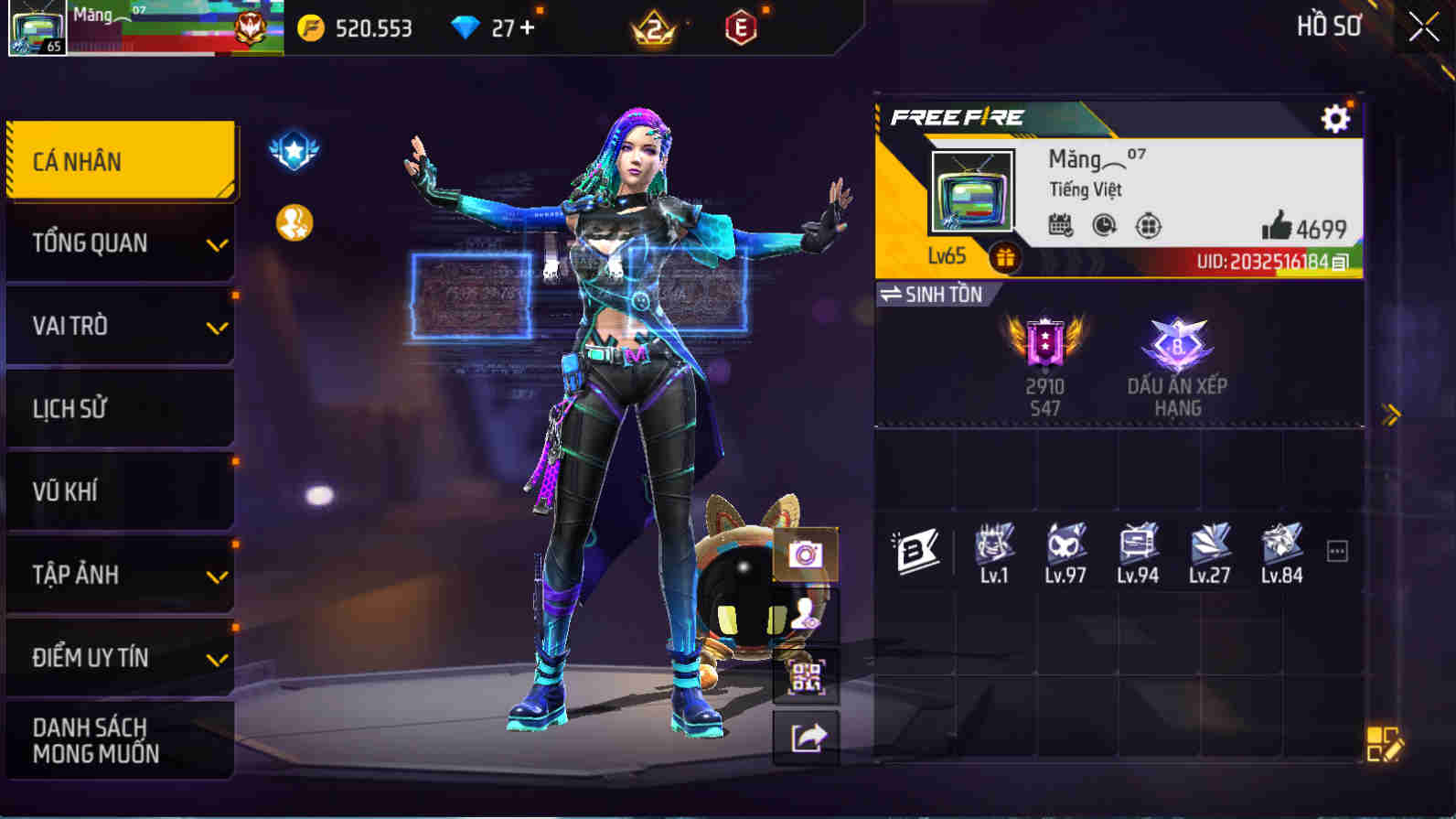Expand the TỔNG QUAN section chevron
This screenshot has height=819, width=1456.
coord(216,245)
